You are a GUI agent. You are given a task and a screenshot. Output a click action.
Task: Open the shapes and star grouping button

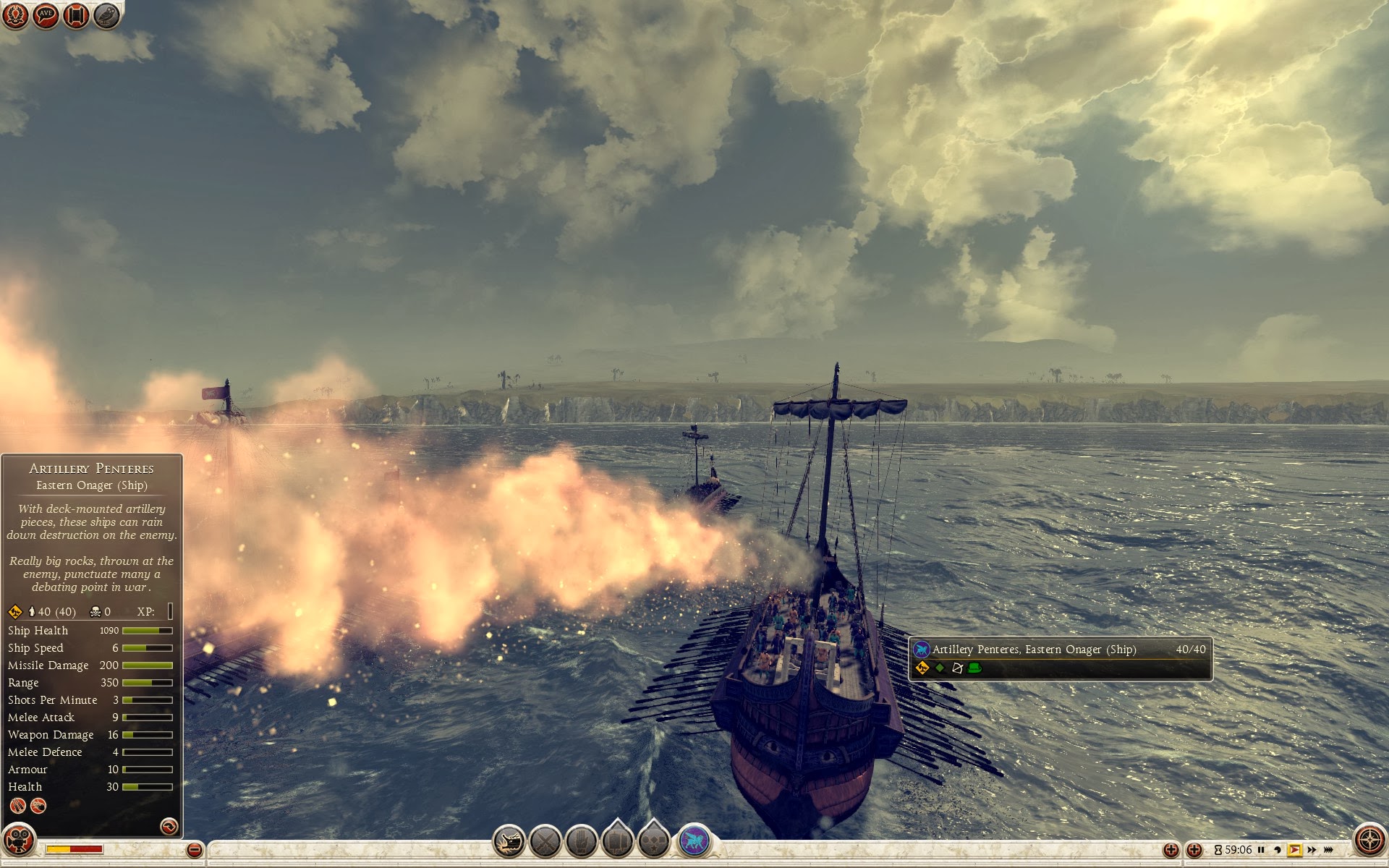655,842
